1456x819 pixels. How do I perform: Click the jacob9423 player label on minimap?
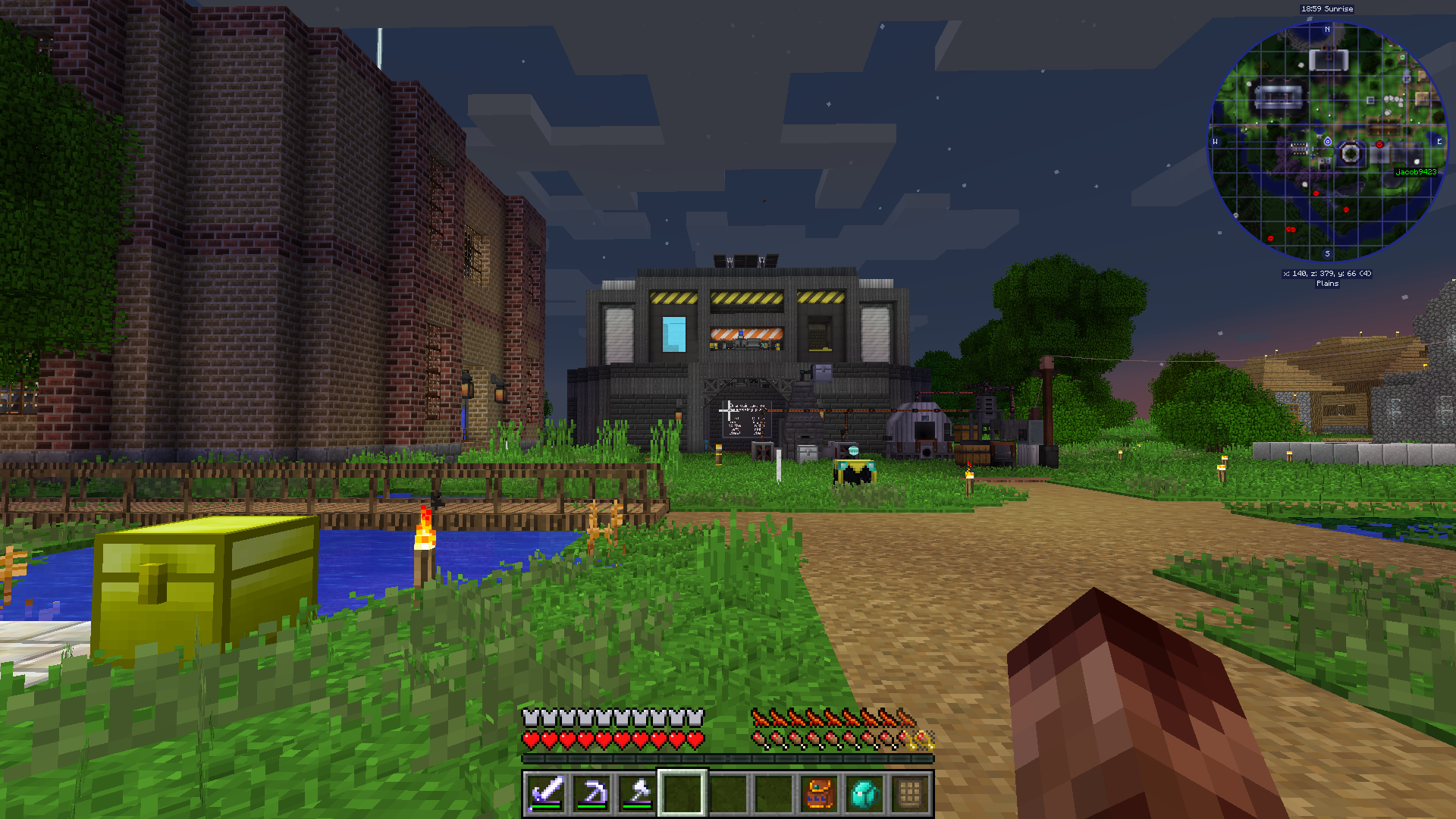[x=1416, y=172]
